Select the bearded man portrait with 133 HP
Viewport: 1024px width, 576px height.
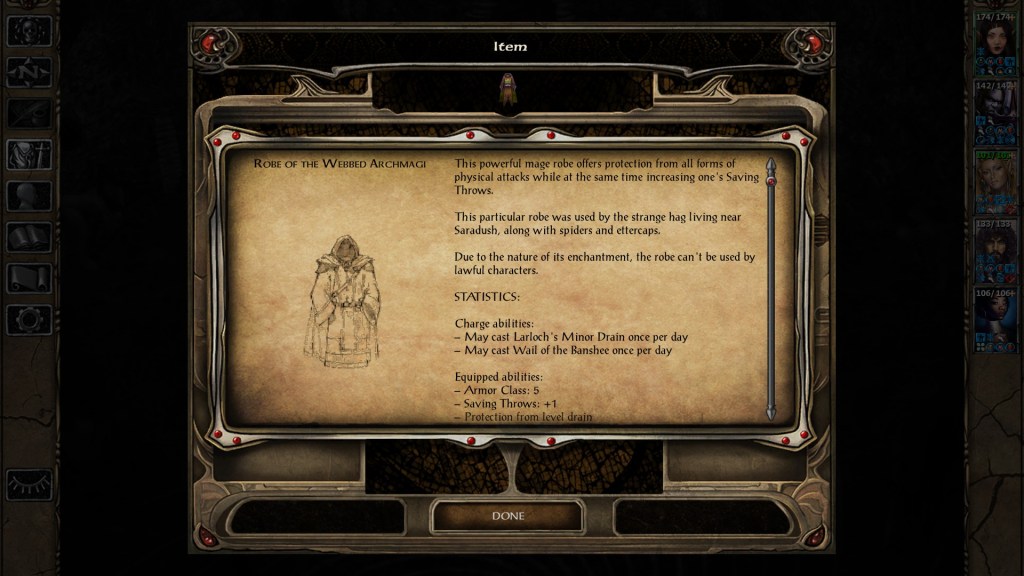[x=995, y=249]
